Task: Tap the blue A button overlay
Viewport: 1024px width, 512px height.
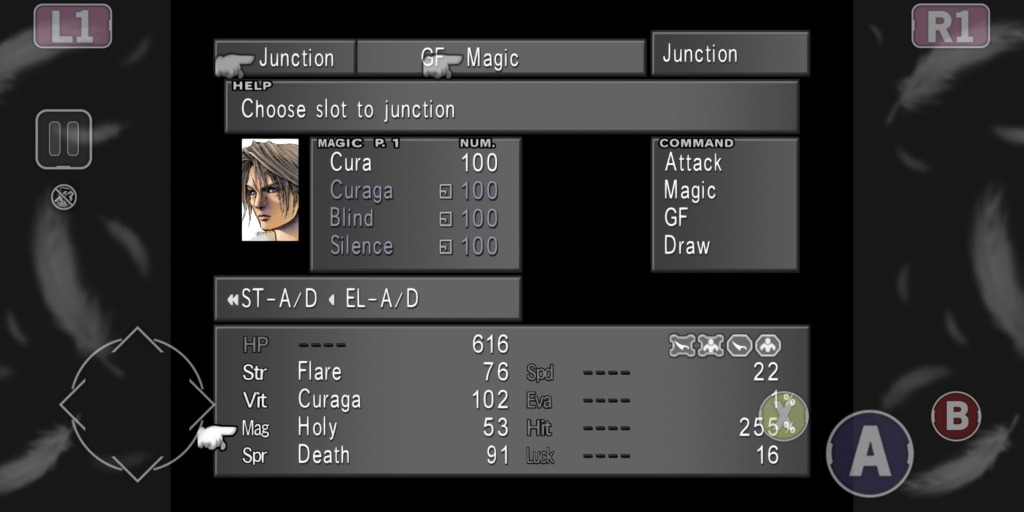Action: click(x=870, y=453)
